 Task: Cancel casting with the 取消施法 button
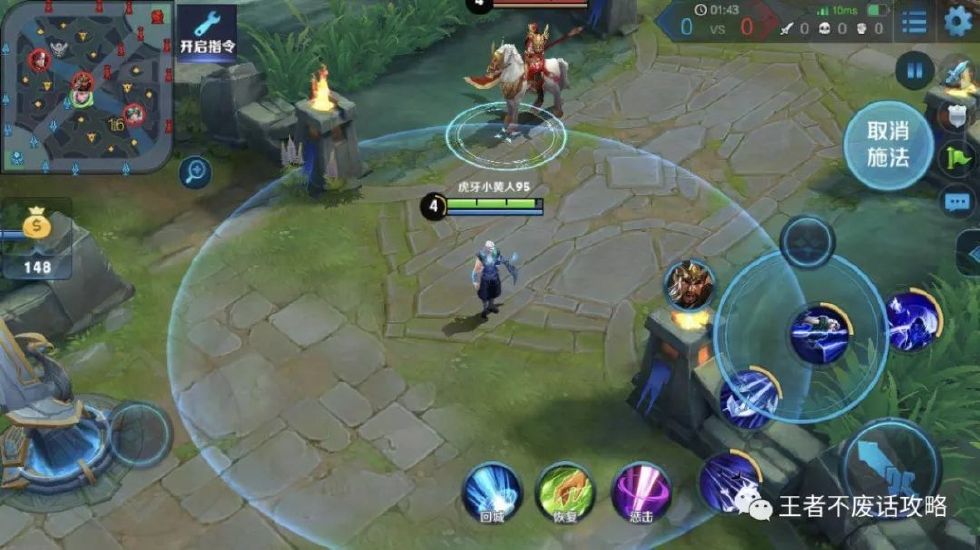(887, 145)
